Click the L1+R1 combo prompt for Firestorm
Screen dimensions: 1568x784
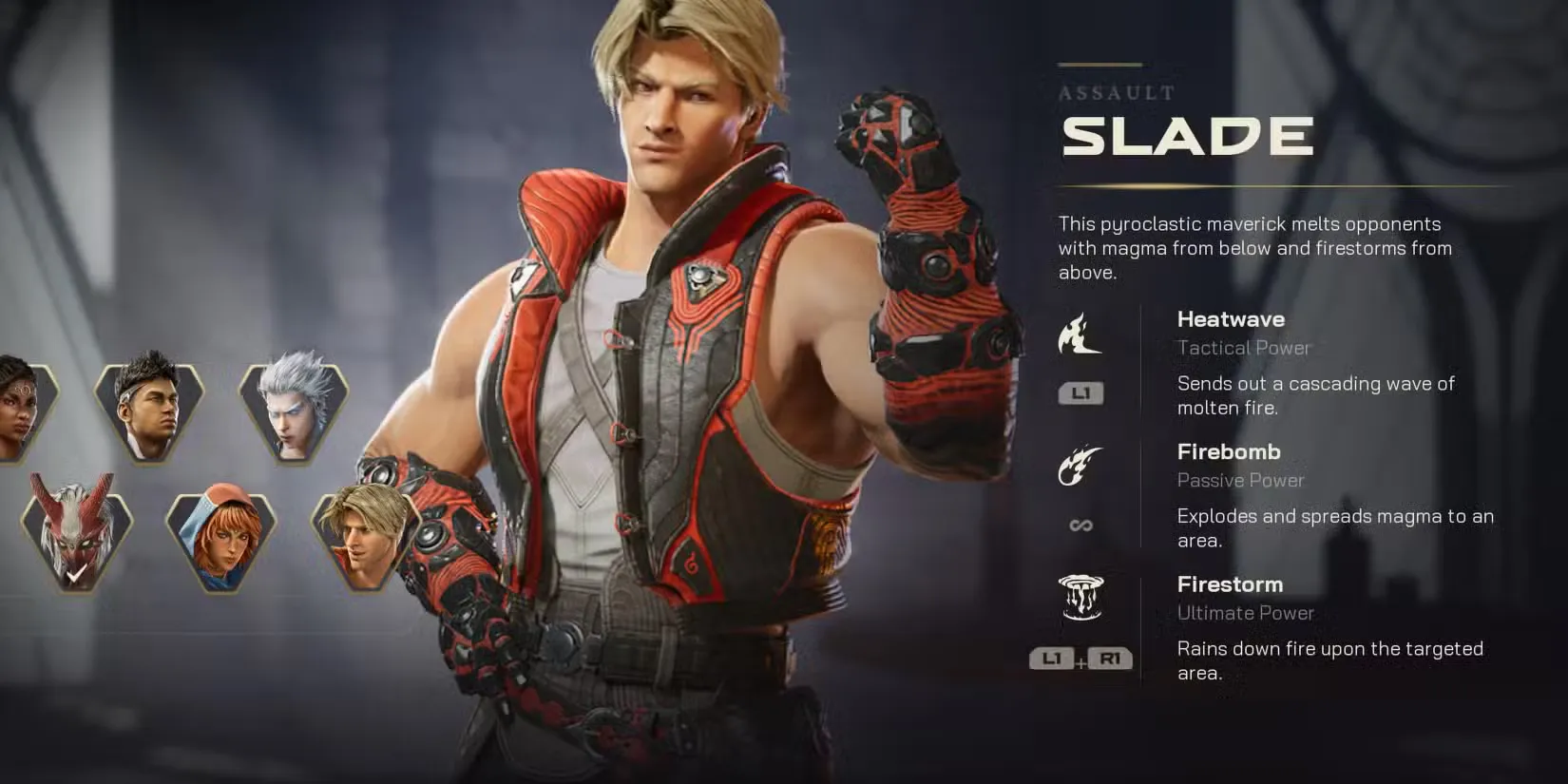point(1081,657)
